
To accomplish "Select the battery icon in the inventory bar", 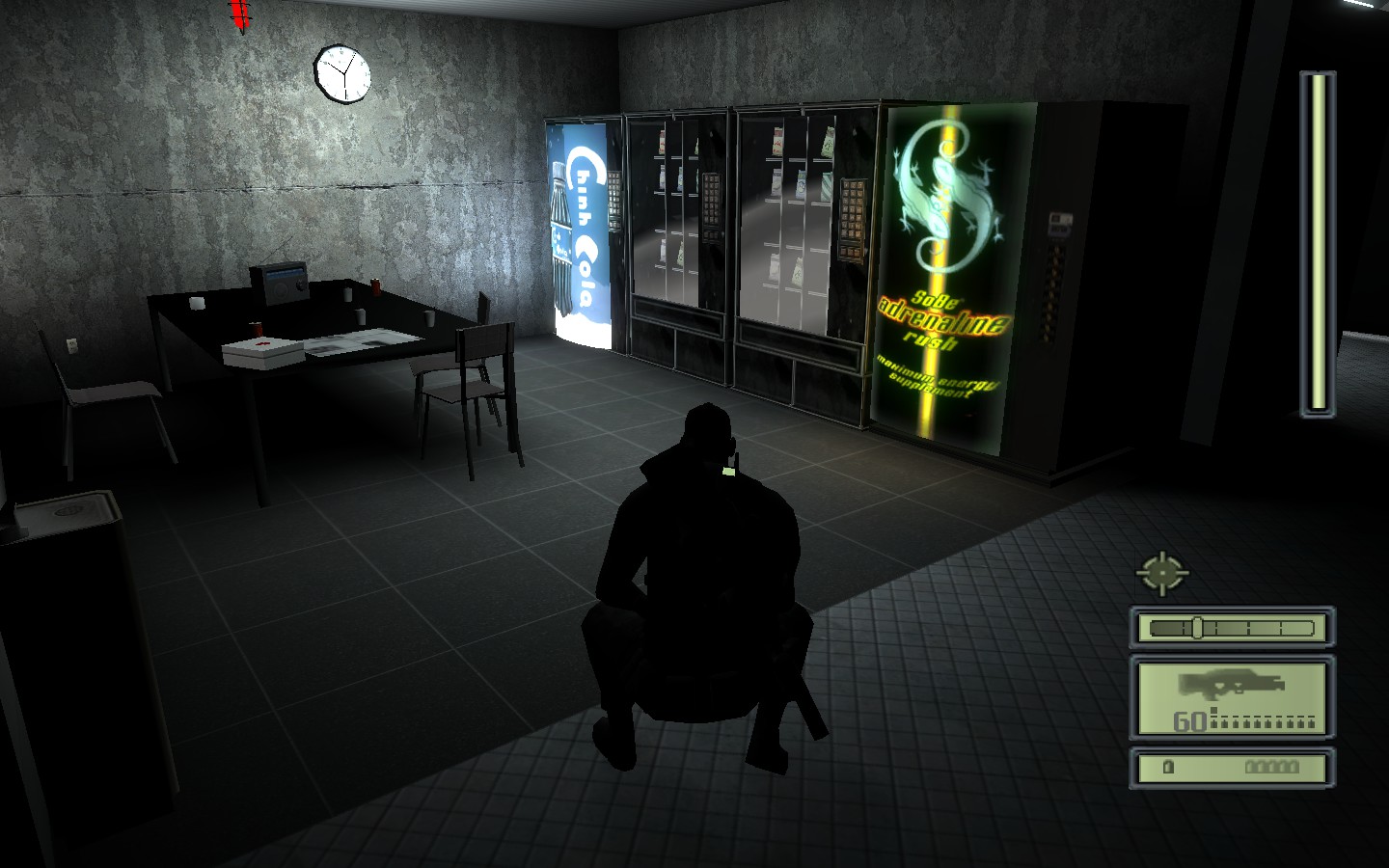I will 1167,767.
